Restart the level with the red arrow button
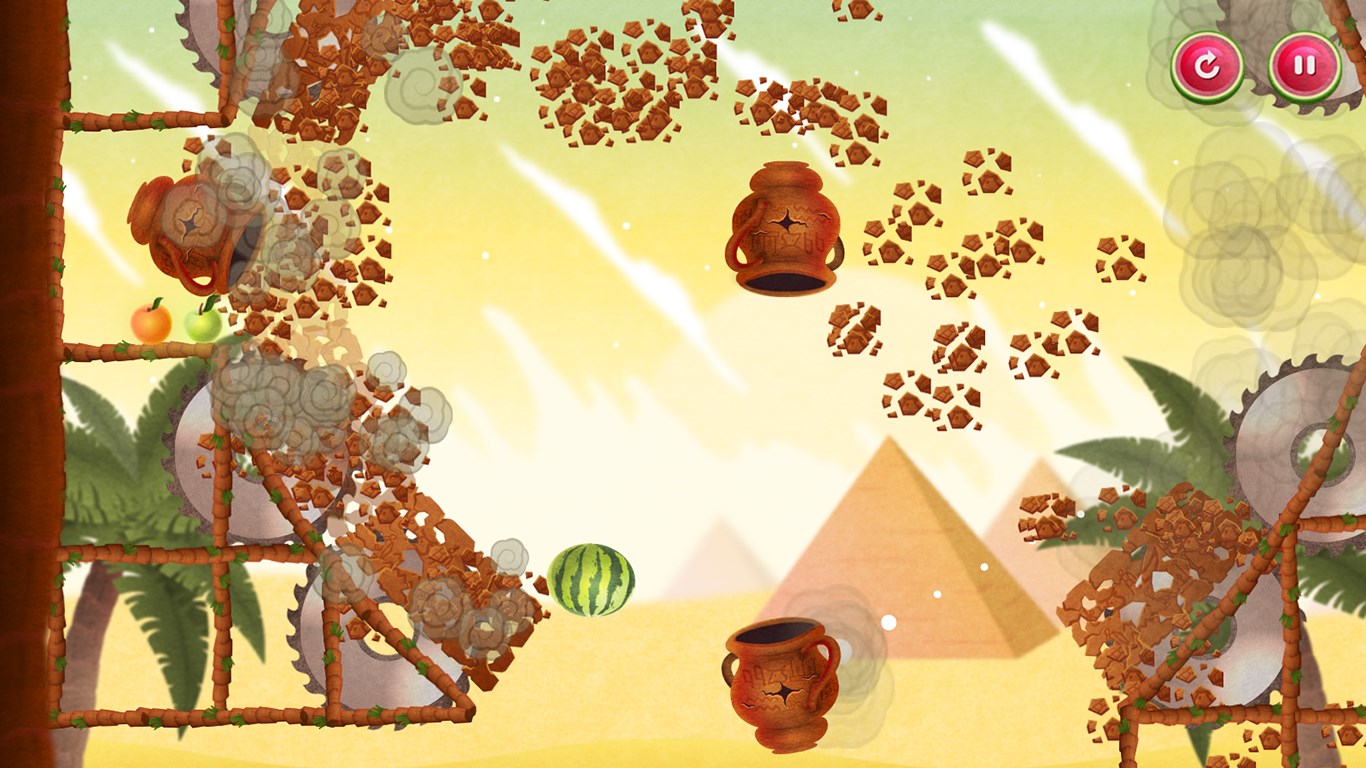 point(1207,66)
